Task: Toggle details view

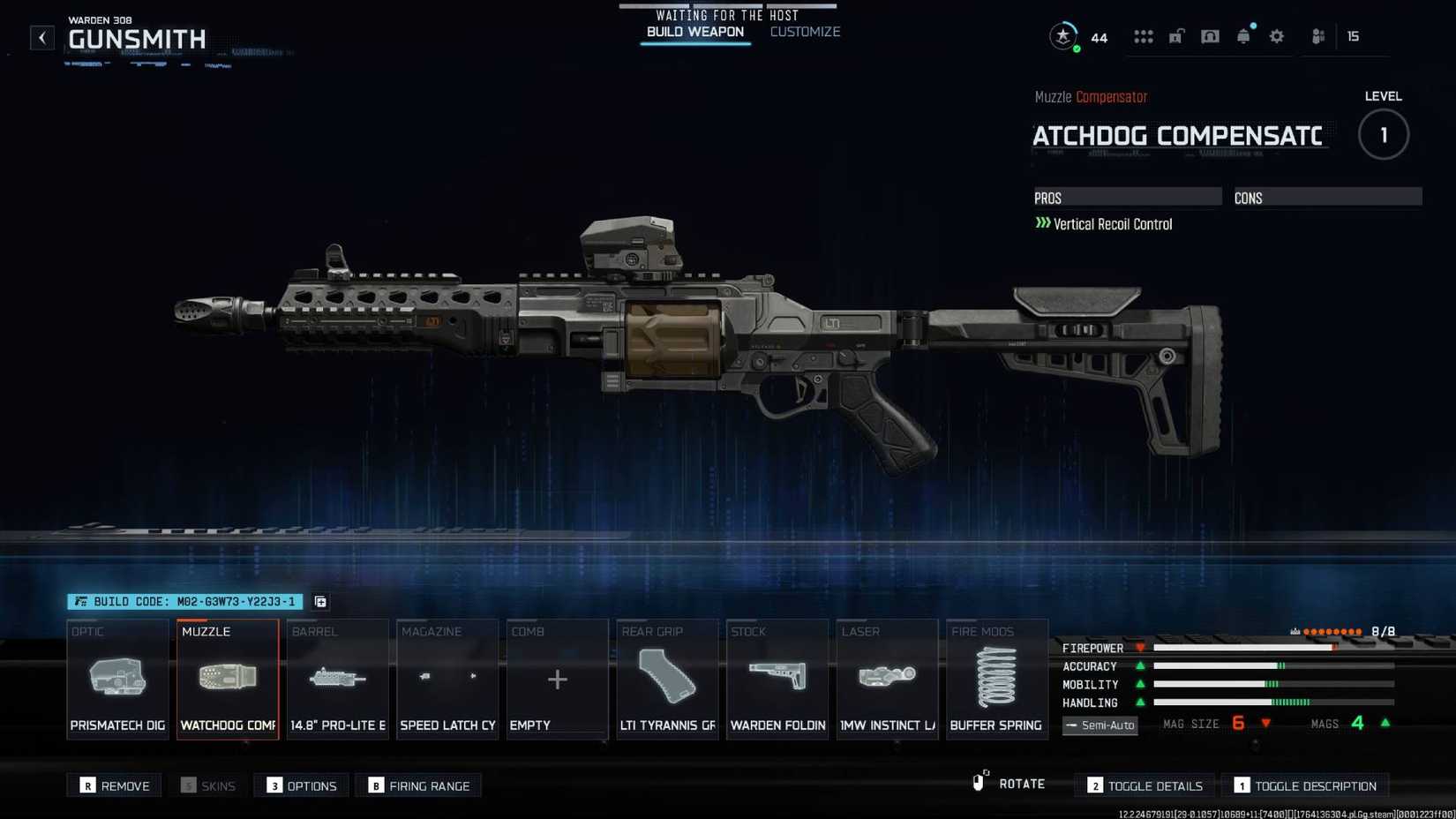Action: [x=1144, y=785]
